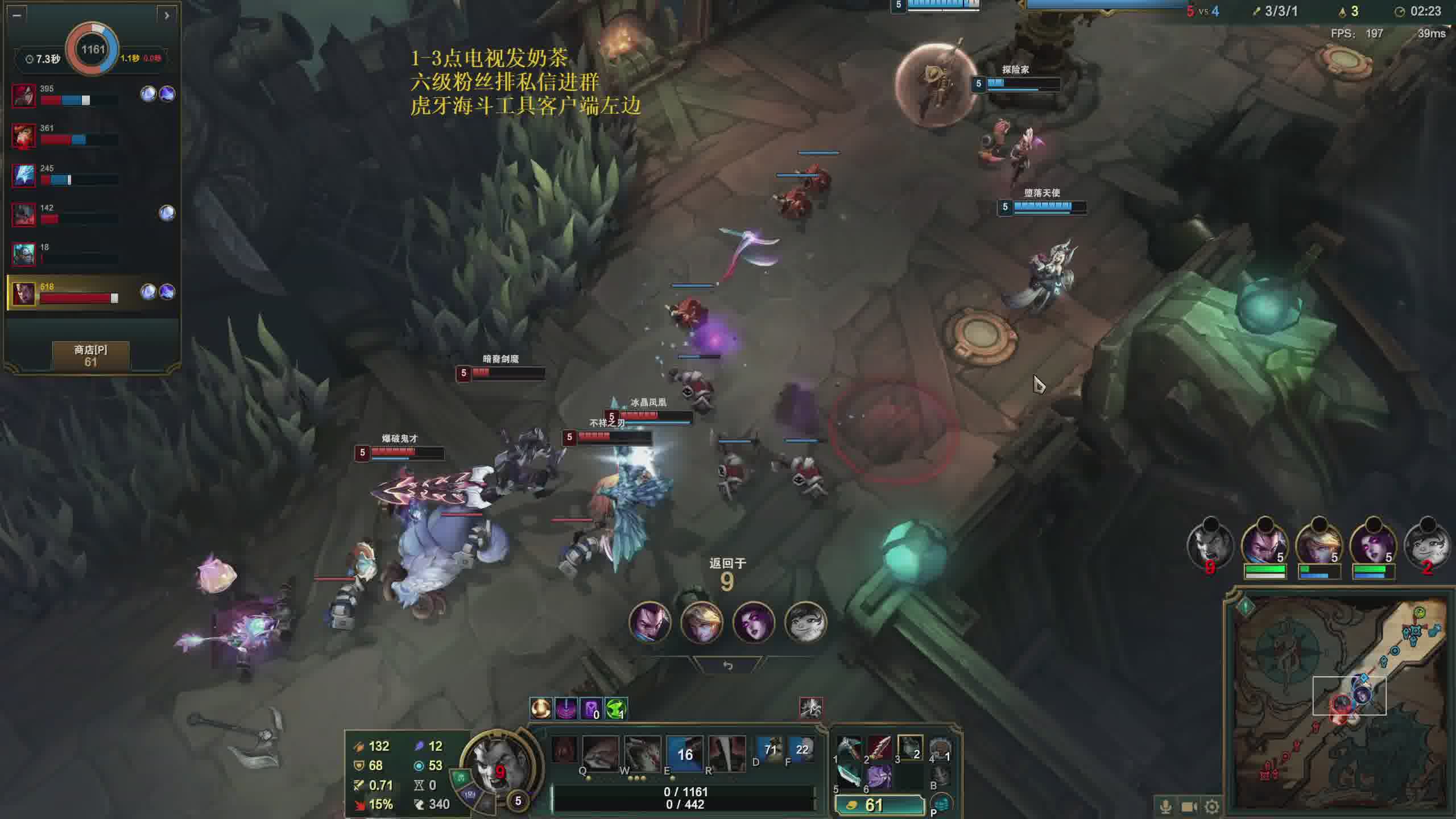Click the D summoner spell icon
The width and height of the screenshot is (1456, 819).
tap(770, 750)
